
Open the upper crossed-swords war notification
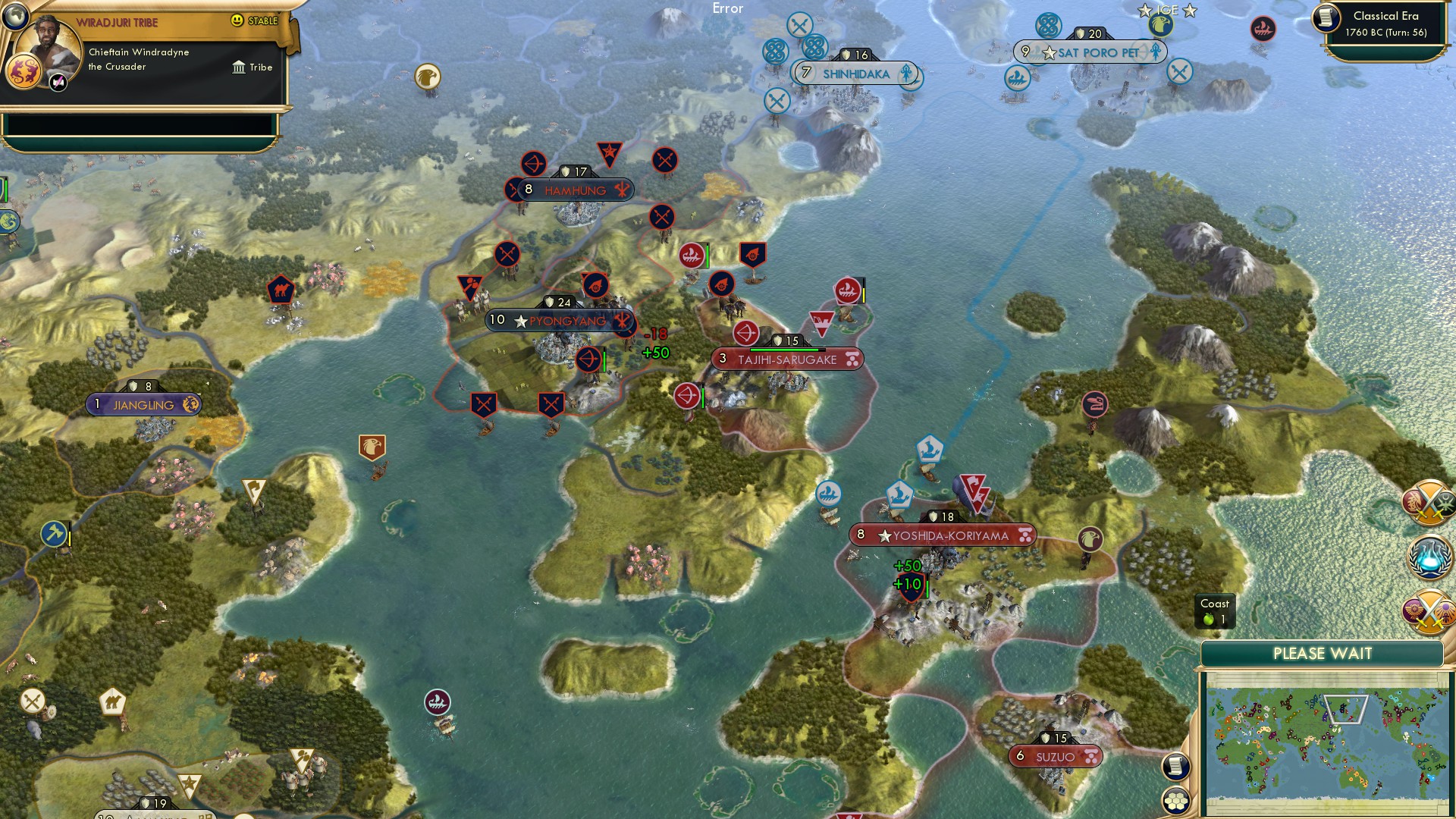(1429, 503)
